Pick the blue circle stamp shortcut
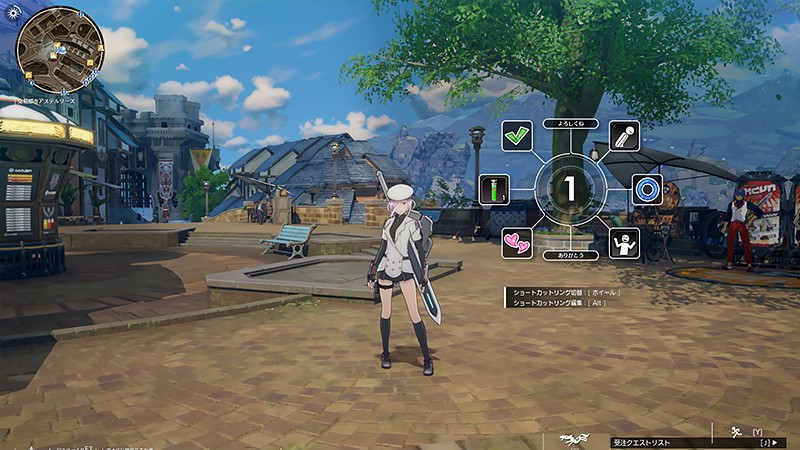 [647, 189]
